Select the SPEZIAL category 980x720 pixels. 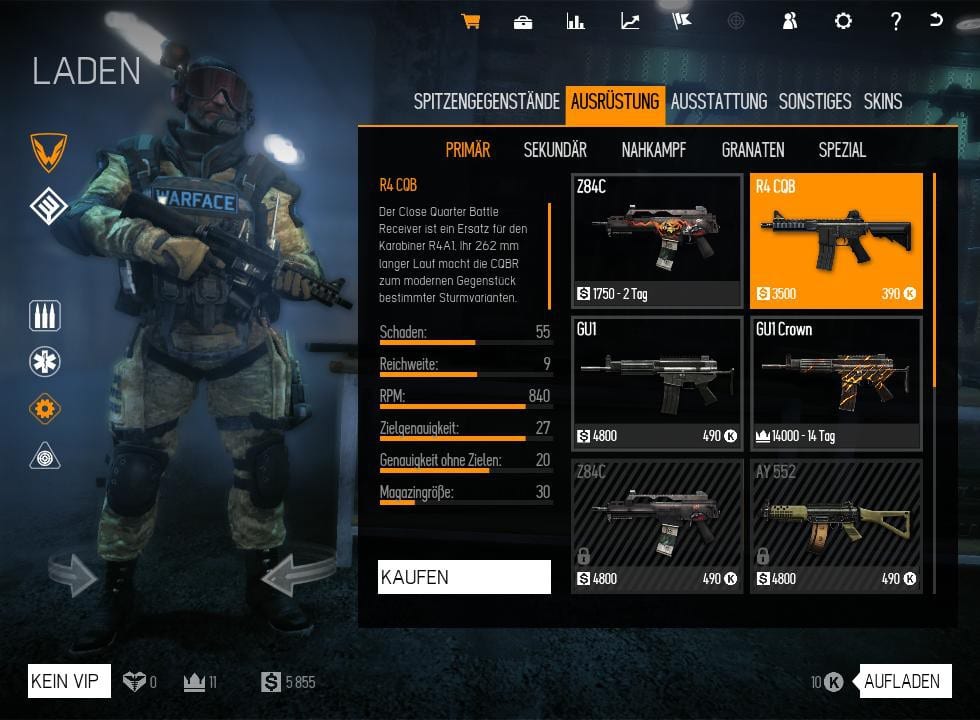(842, 150)
